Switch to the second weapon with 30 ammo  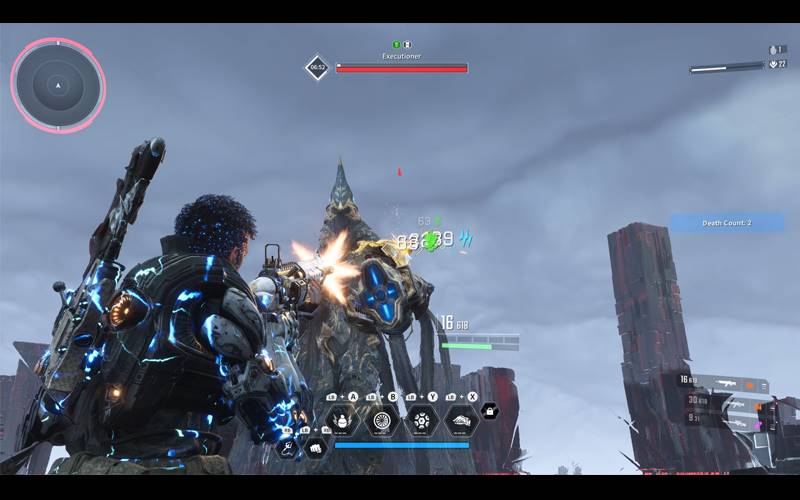pos(735,402)
